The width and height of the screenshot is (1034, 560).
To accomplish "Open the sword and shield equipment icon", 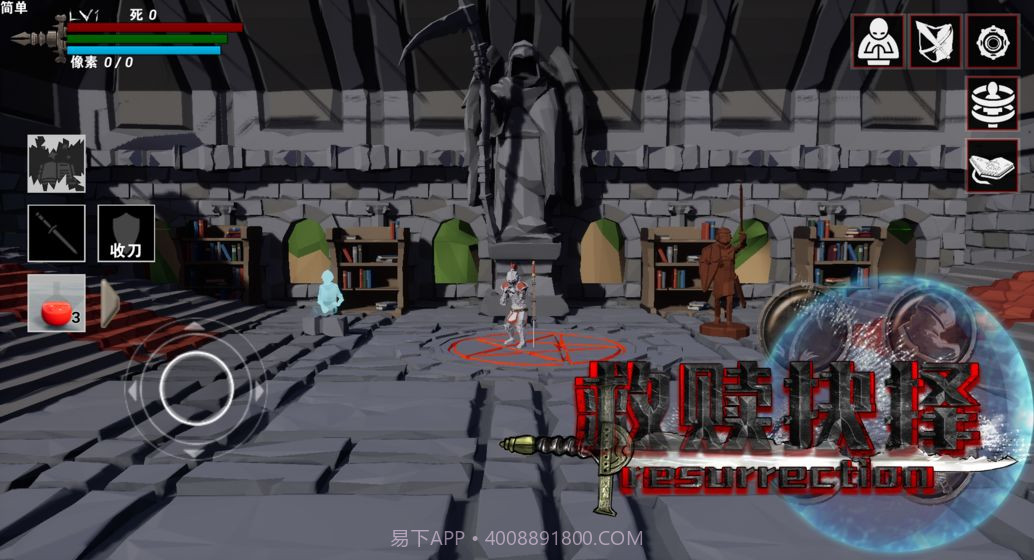I will click(935, 42).
